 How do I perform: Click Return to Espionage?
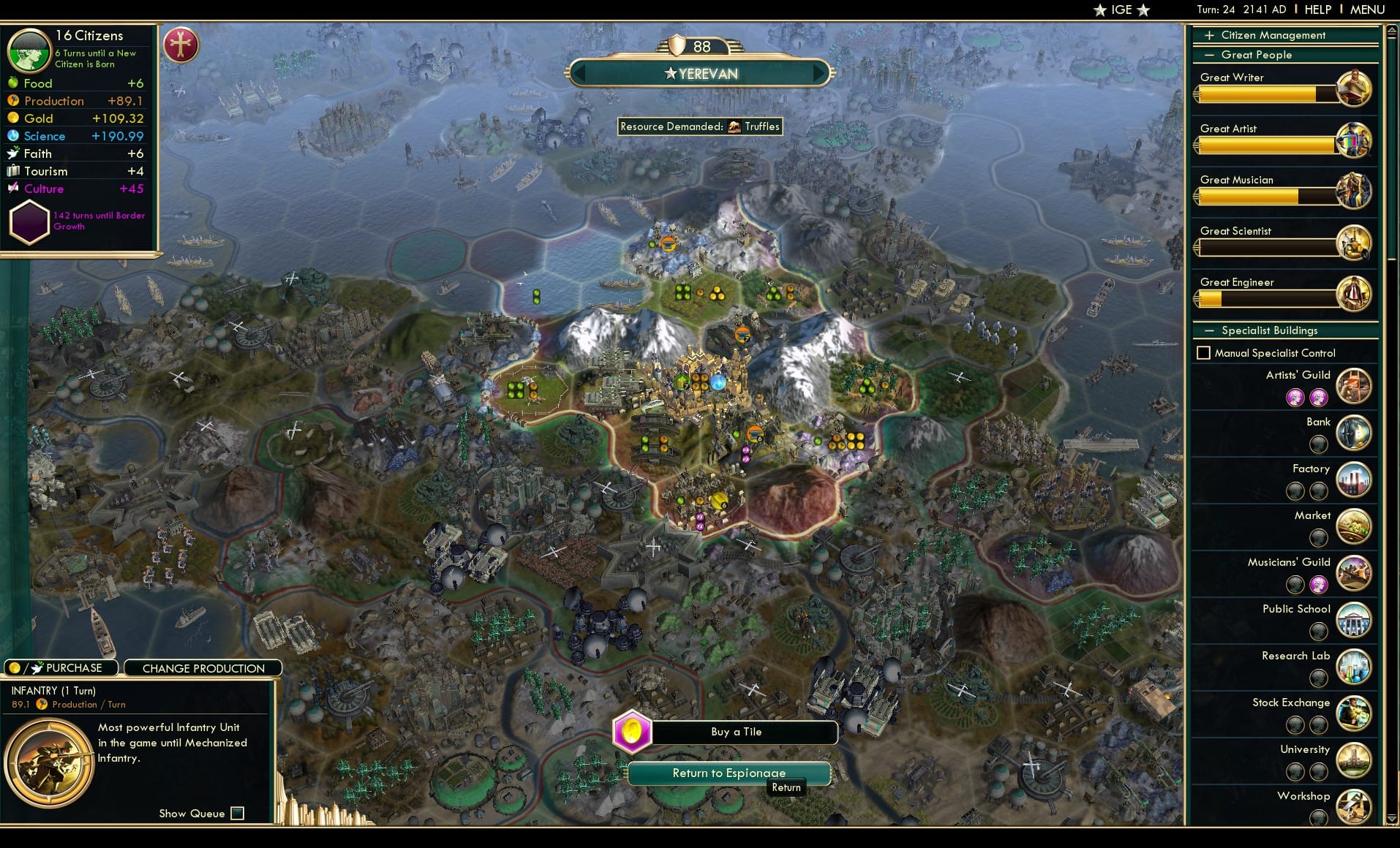tap(729, 773)
